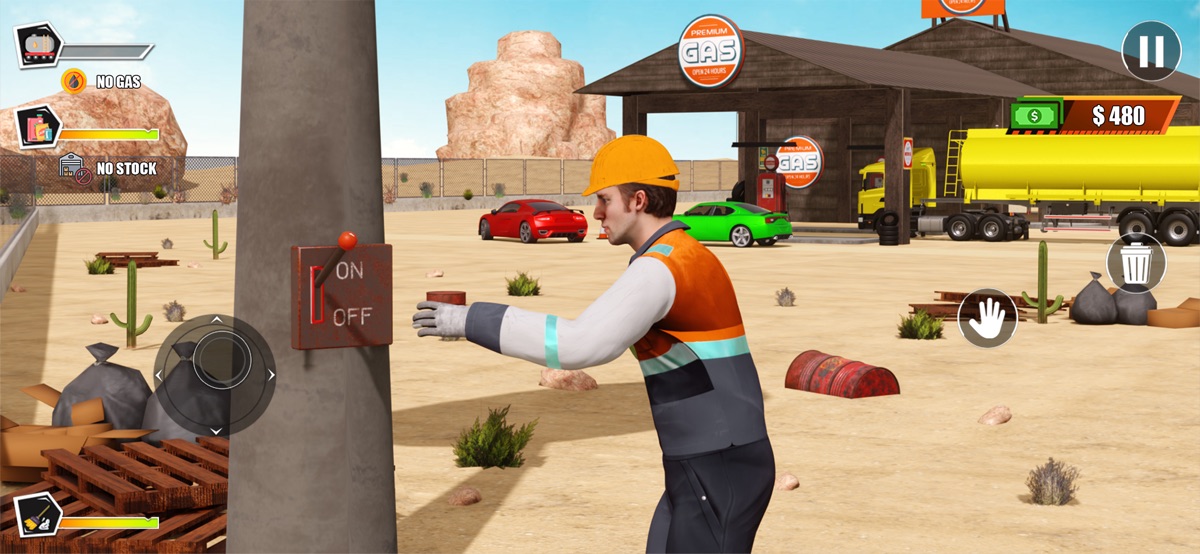Tap the trash can button
Image resolution: width=1200 pixels, height=554 pixels.
coord(1136,263)
